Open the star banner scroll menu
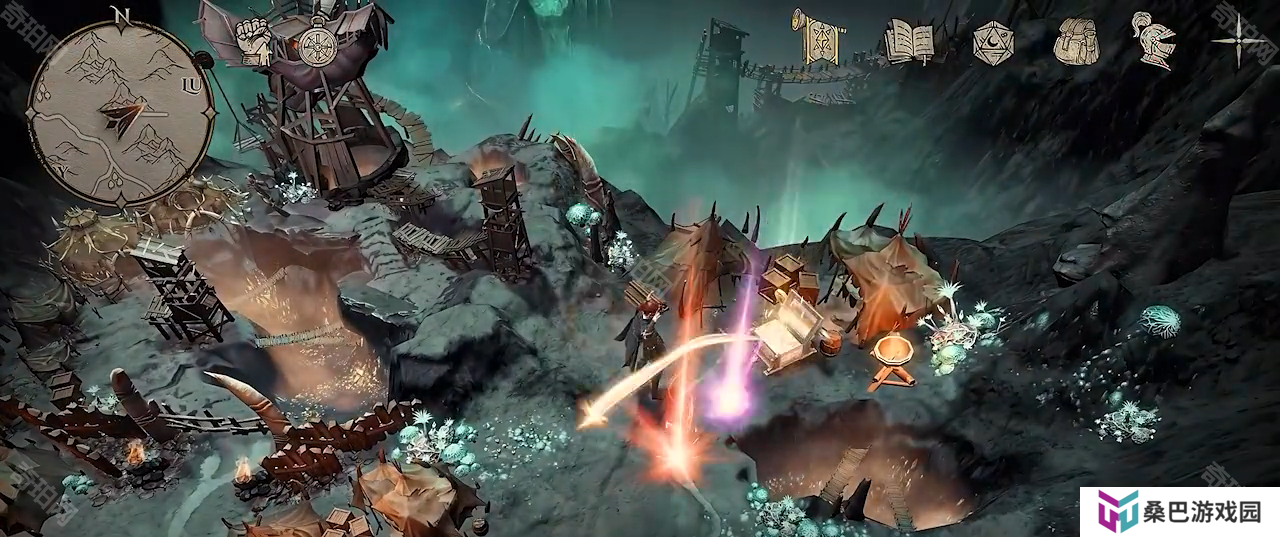The width and height of the screenshot is (1280, 537). coord(819,35)
